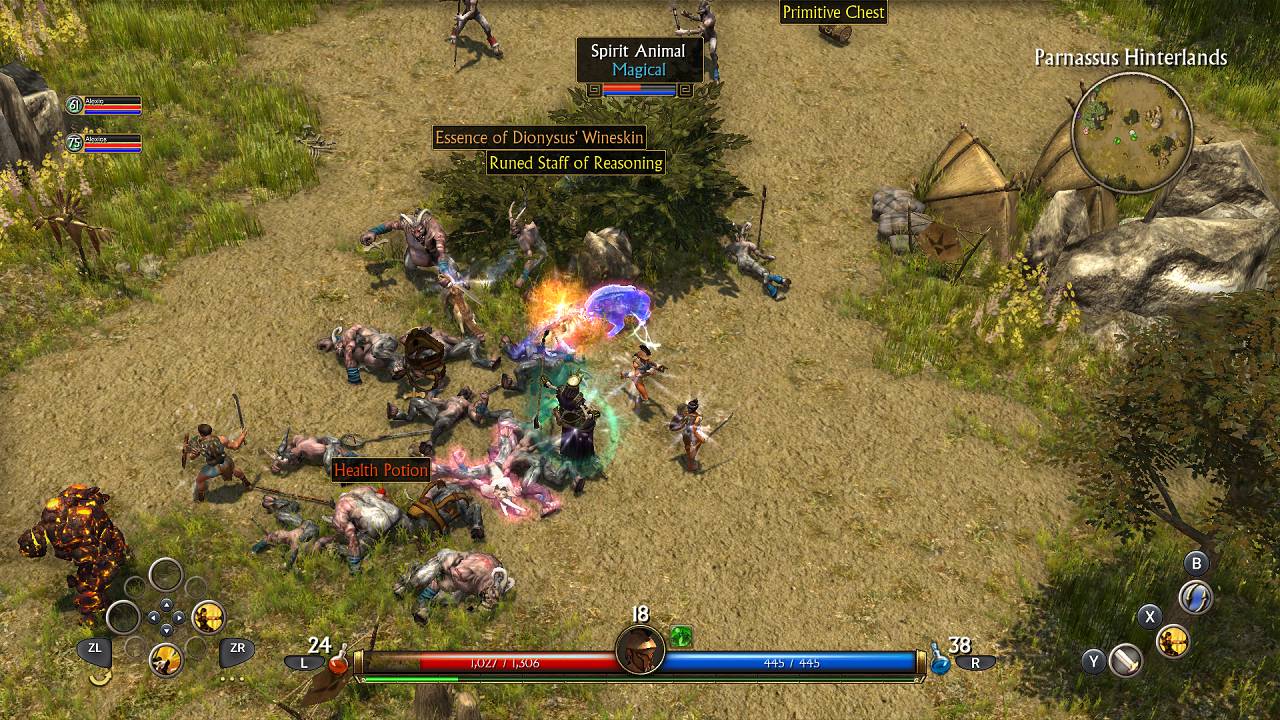Use the blue wave skill above the B button
The image size is (1280, 720).
coord(1195,597)
